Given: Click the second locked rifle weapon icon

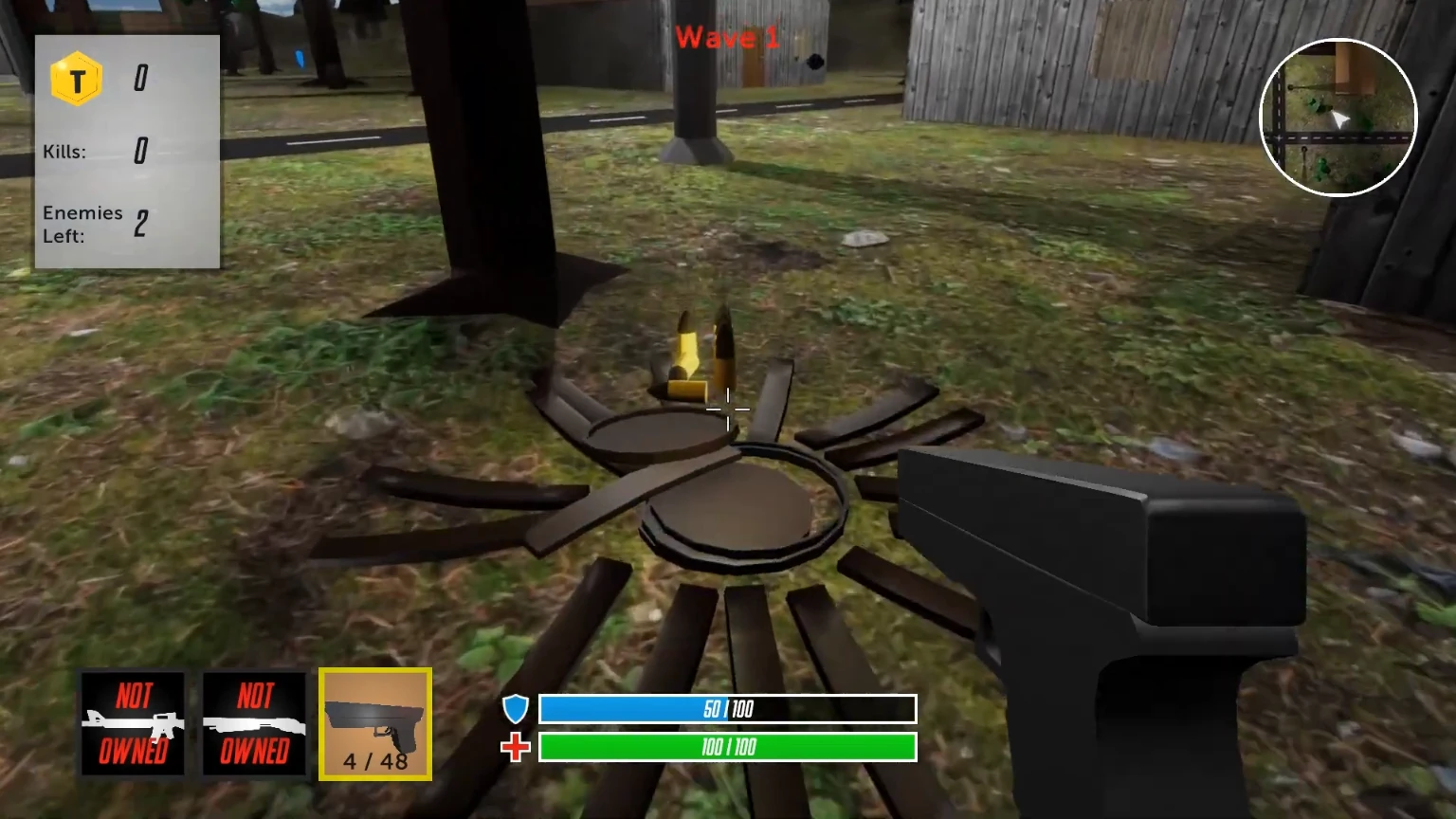Looking at the screenshot, I should coord(254,723).
